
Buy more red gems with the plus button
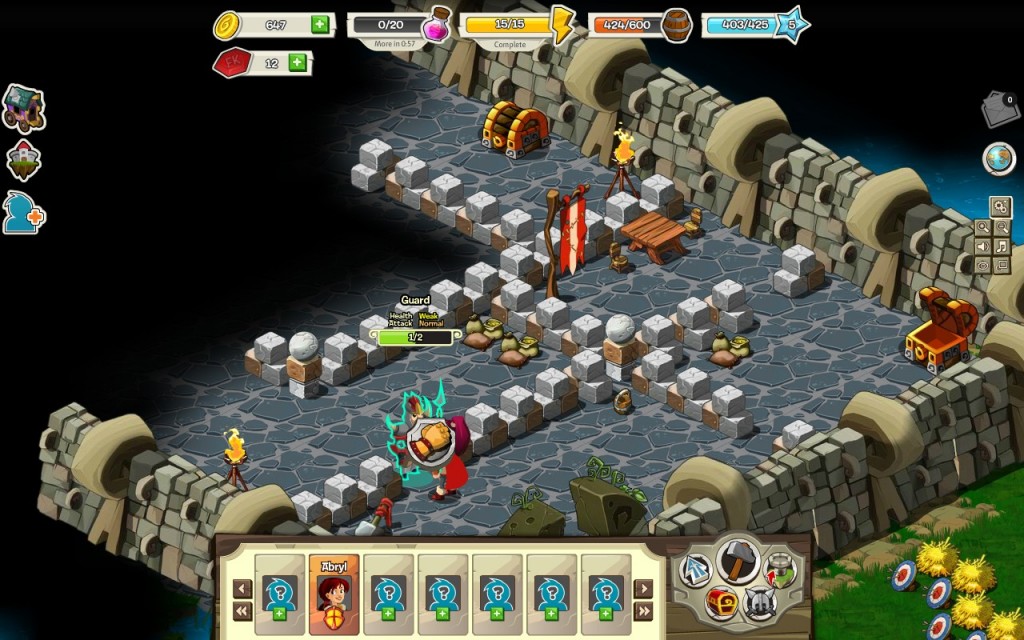click(297, 63)
